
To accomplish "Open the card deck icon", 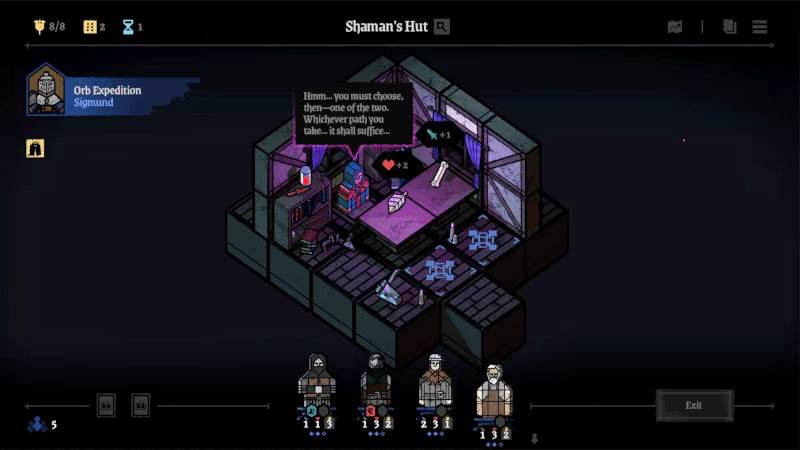I will [x=730, y=27].
